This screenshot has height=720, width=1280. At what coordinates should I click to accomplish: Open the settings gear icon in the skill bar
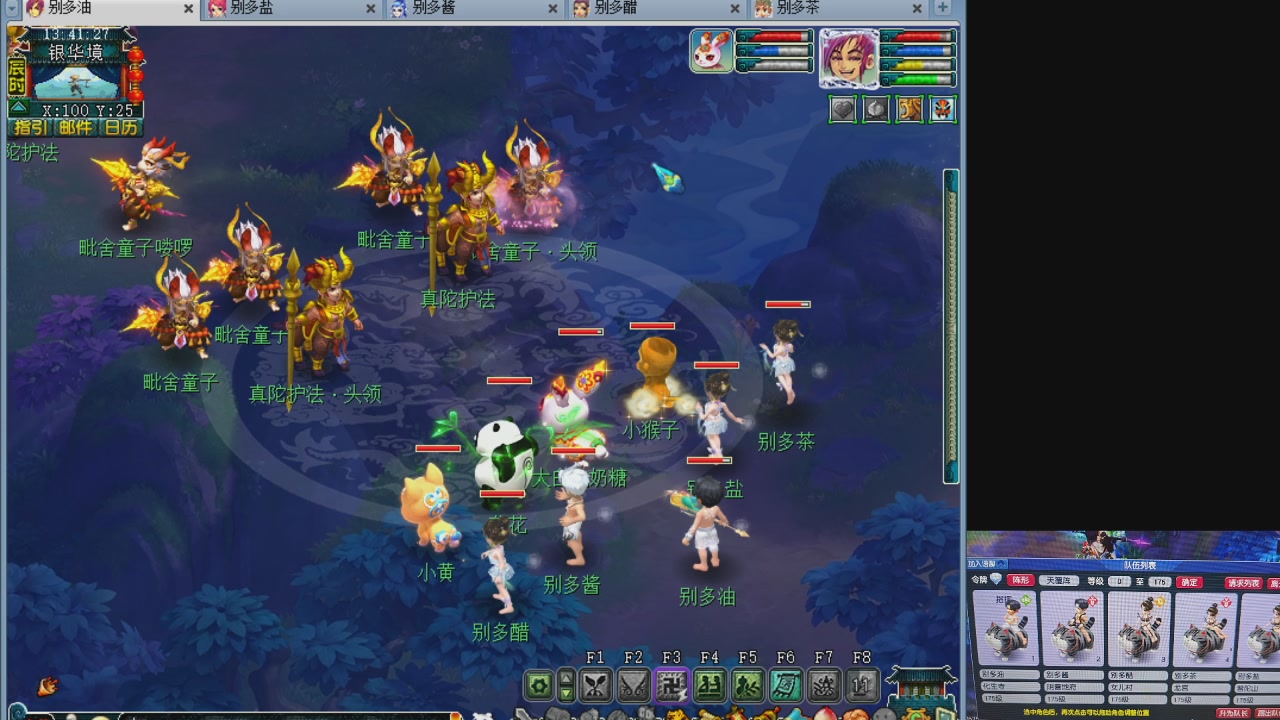(x=539, y=683)
